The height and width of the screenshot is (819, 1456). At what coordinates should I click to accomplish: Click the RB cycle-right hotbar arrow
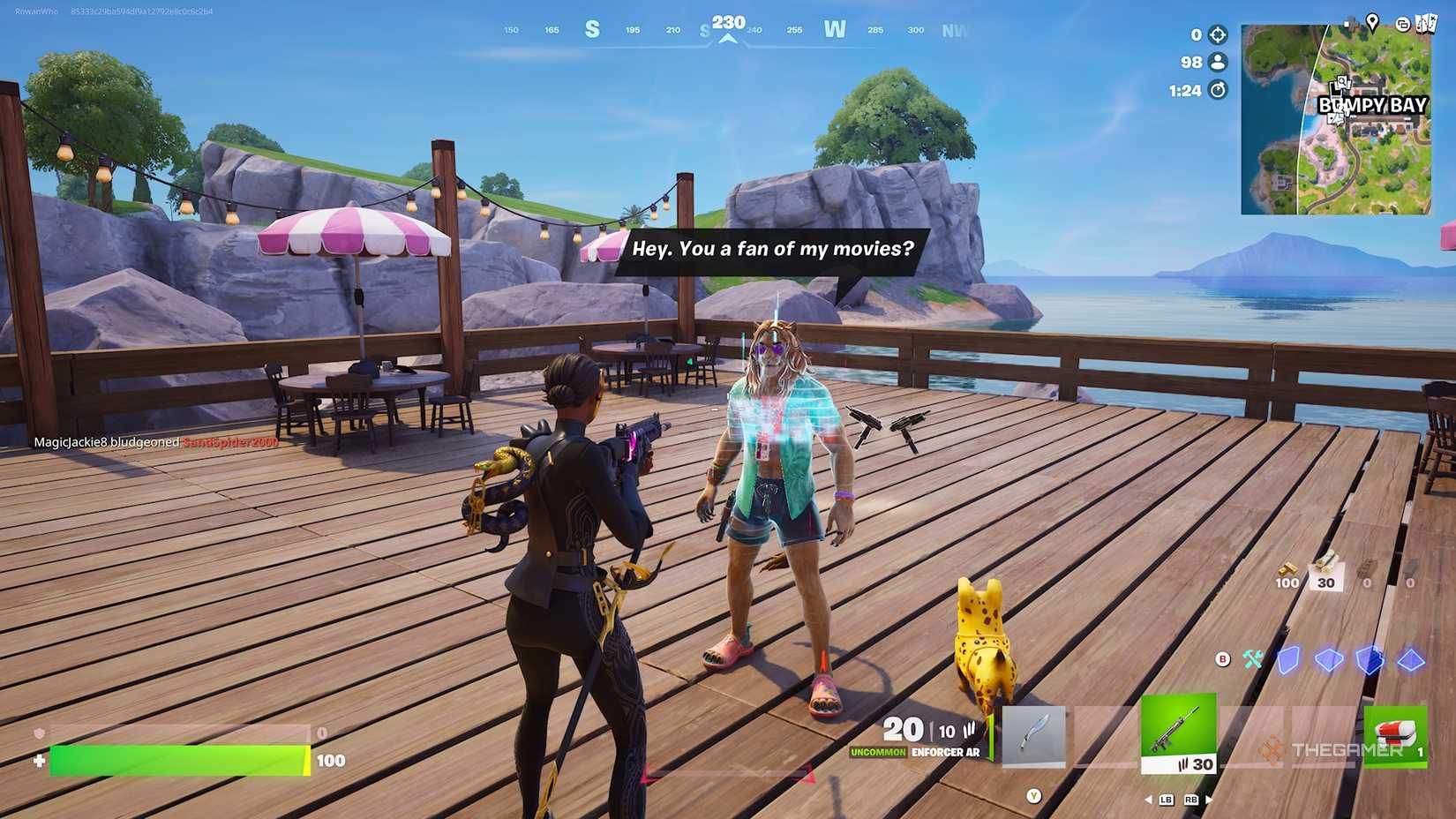tap(1192, 800)
